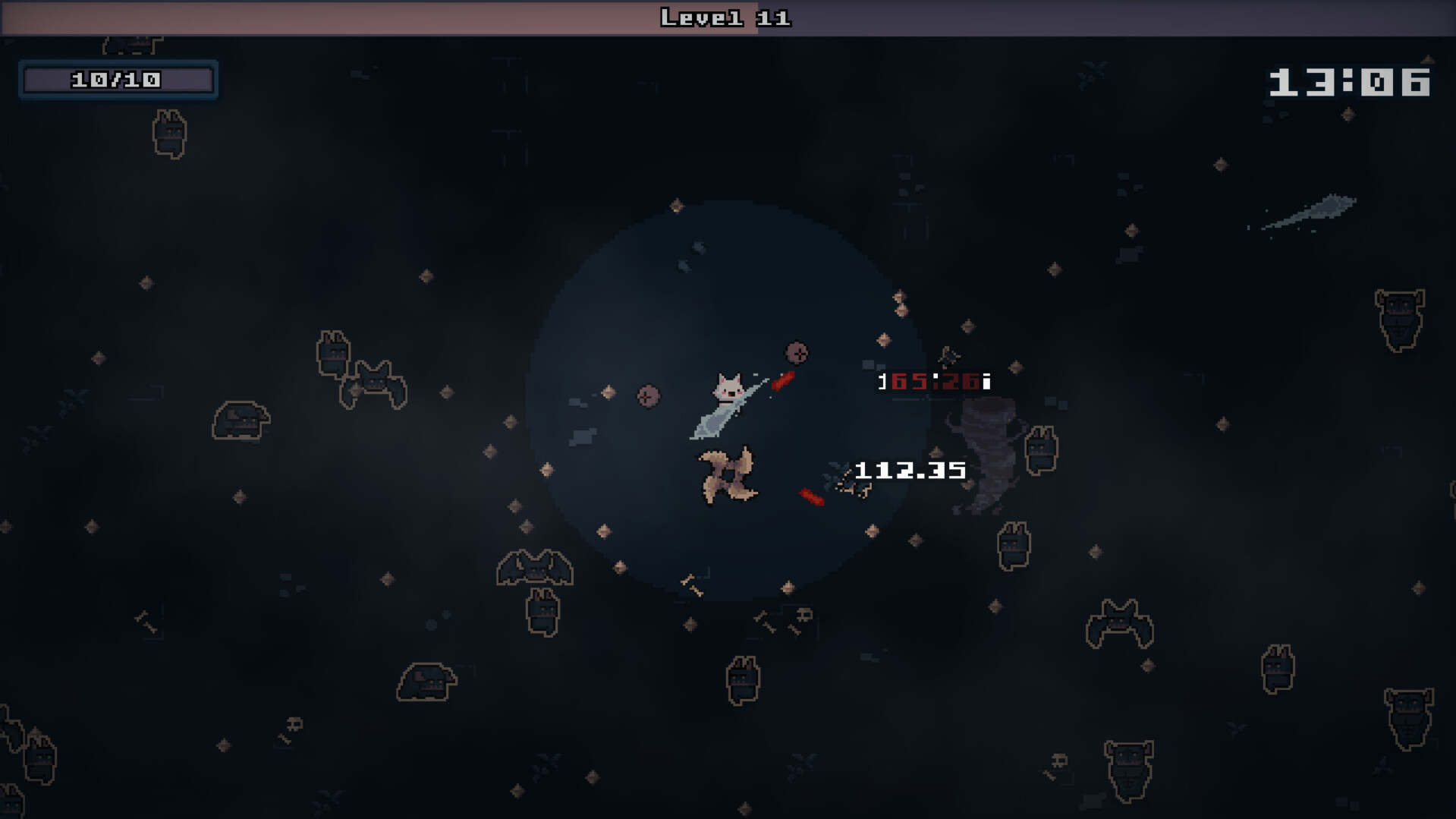
Task: Click the purple orb above the cat
Action: (796, 351)
